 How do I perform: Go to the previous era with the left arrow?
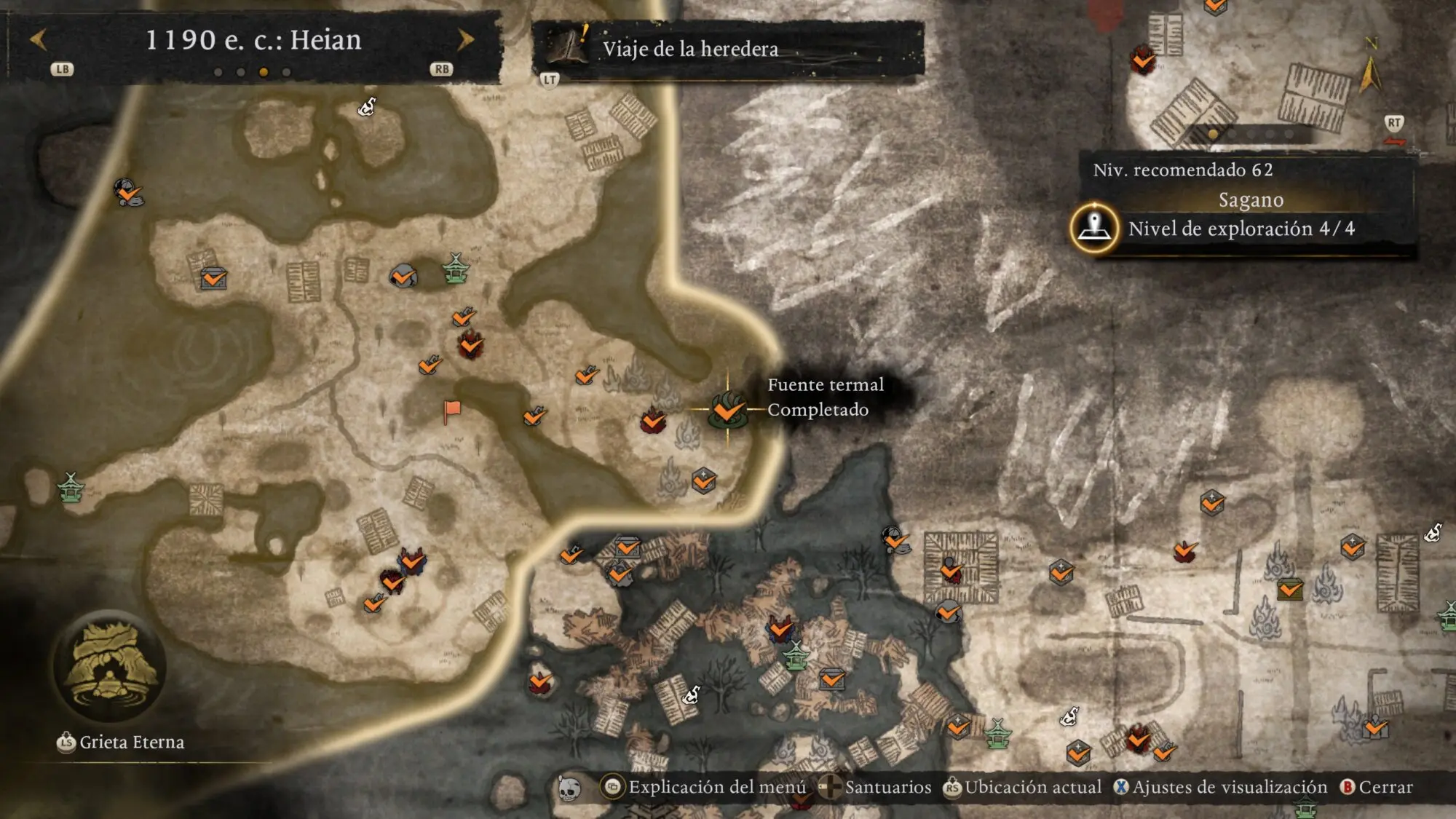tap(39, 40)
